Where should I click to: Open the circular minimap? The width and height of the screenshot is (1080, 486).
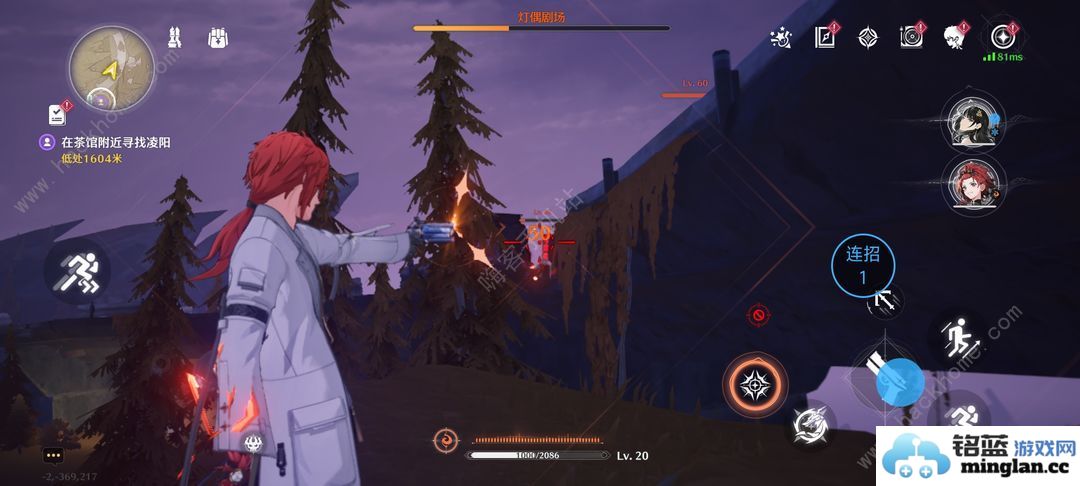(111, 67)
